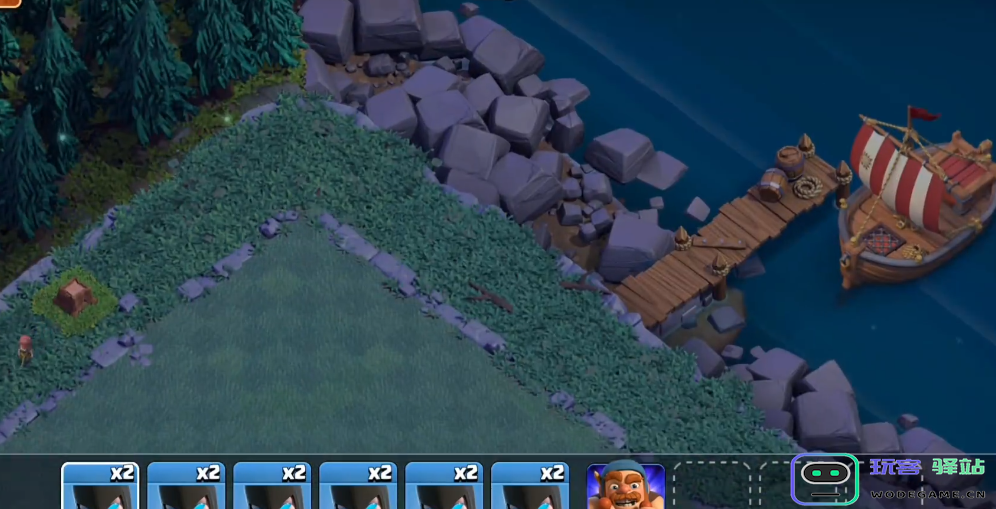Select the Battle Machine hero card

pos(625,487)
